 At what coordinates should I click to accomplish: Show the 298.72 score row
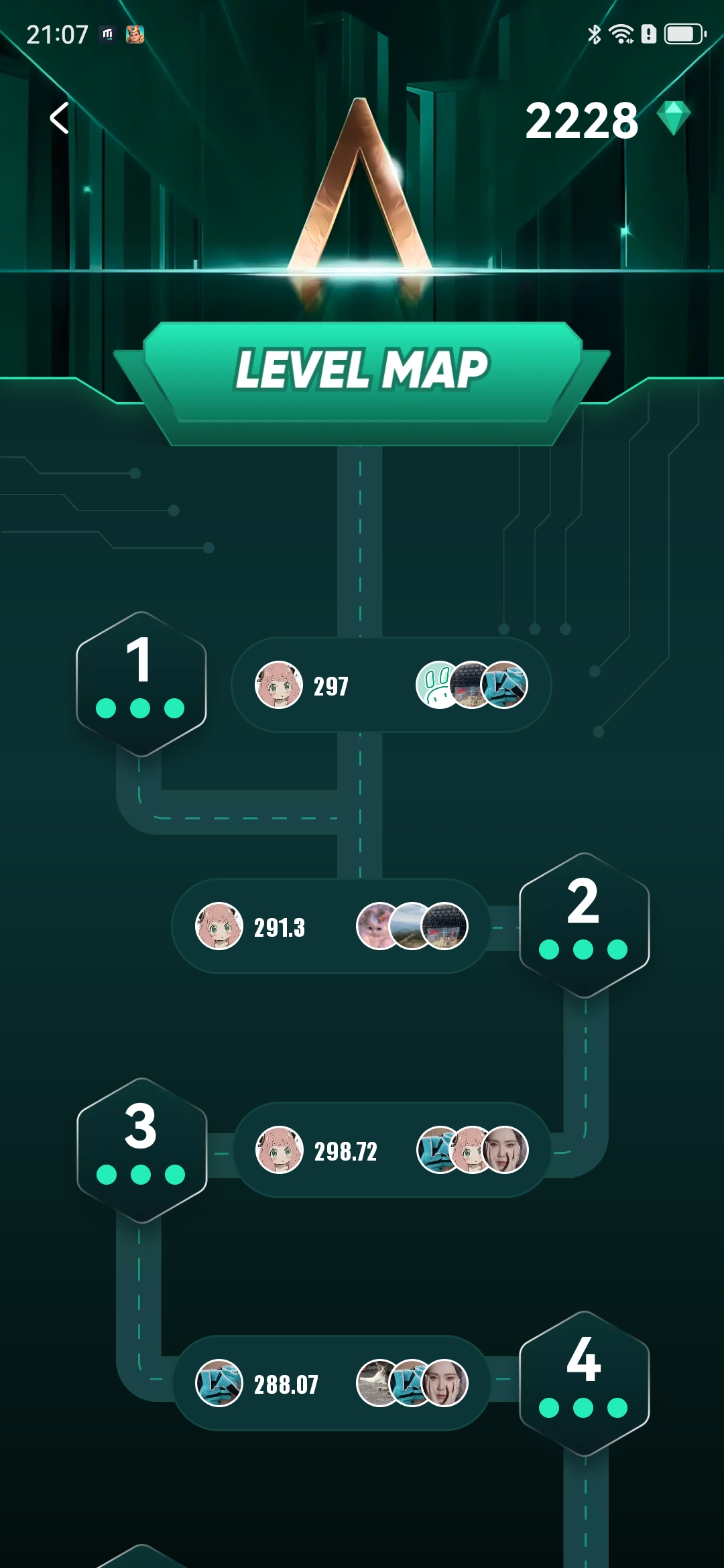(x=391, y=1150)
